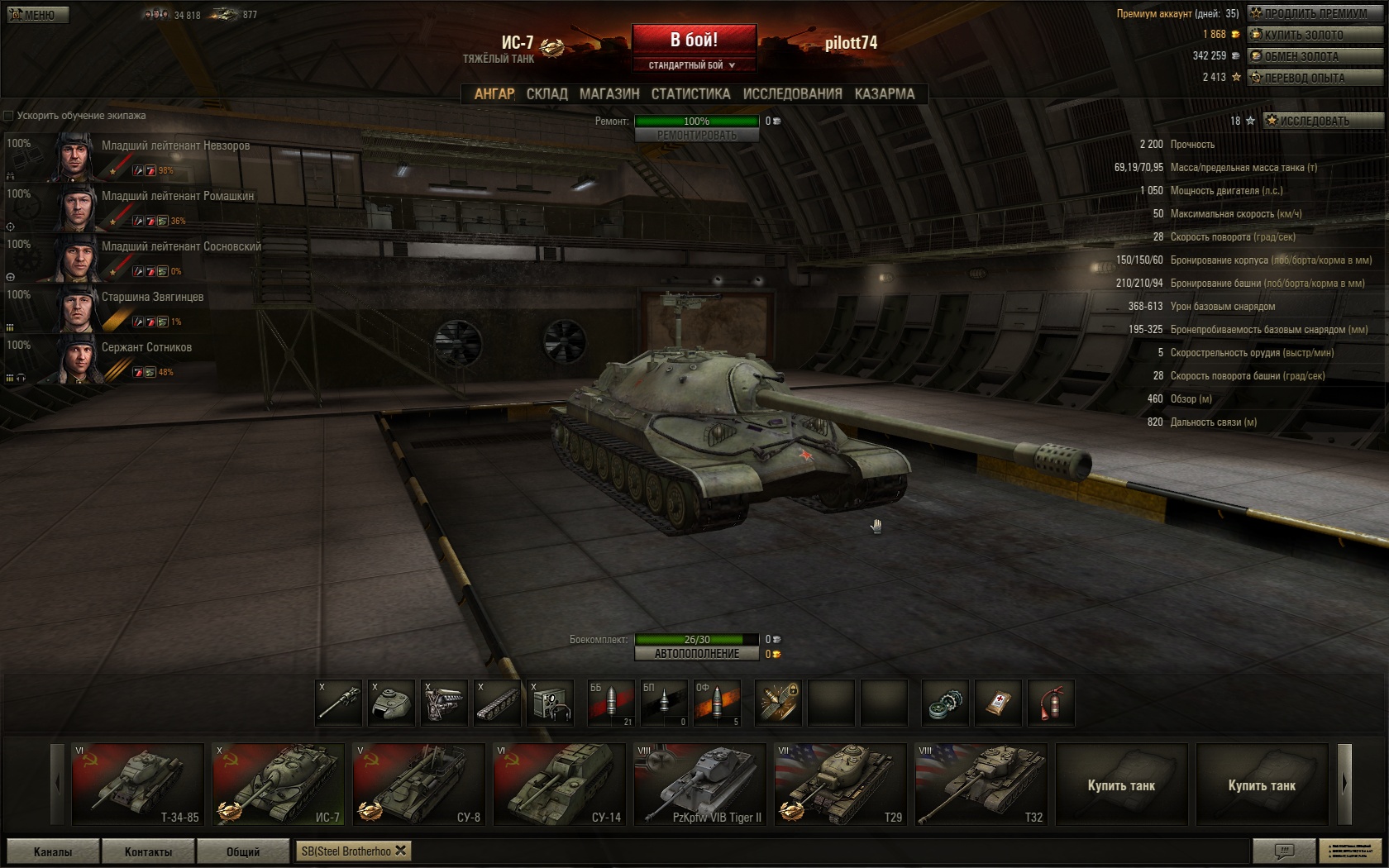Image resolution: width=1389 pixels, height=868 pixels.
Task: Open the Каналы chat button
Action: (53, 851)
